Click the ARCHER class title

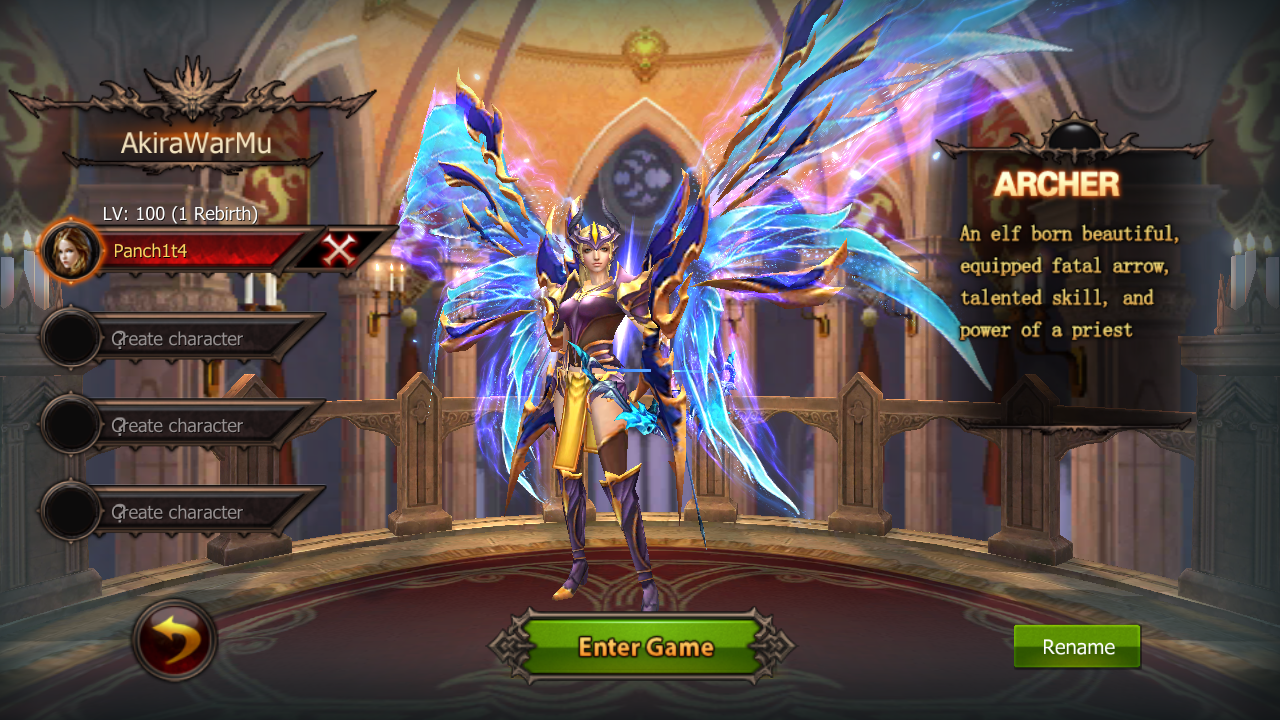[x=1059, y=184]
